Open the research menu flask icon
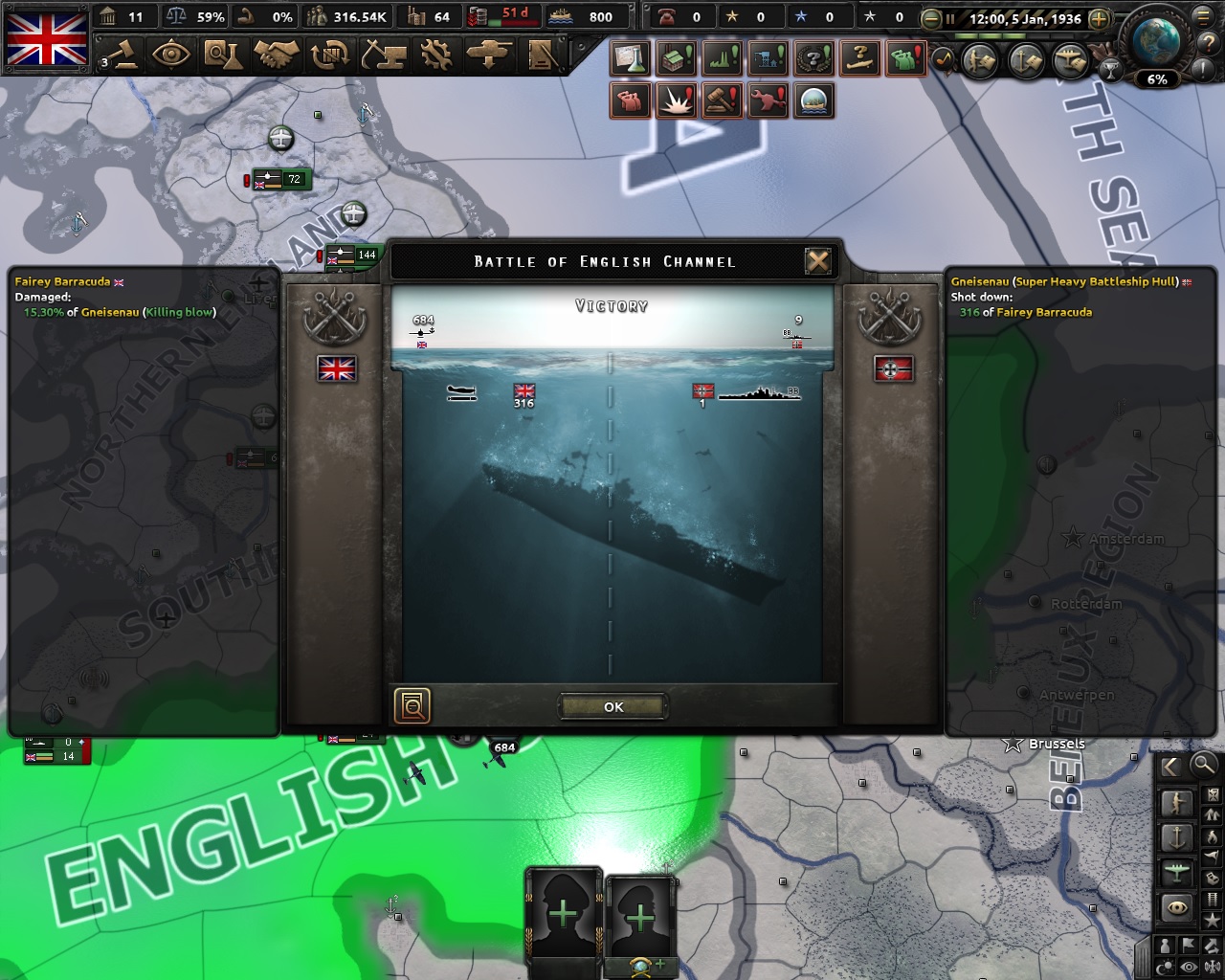Image resolution: width=1225 pixels, height=980 pixels. [x=219, y=56]
